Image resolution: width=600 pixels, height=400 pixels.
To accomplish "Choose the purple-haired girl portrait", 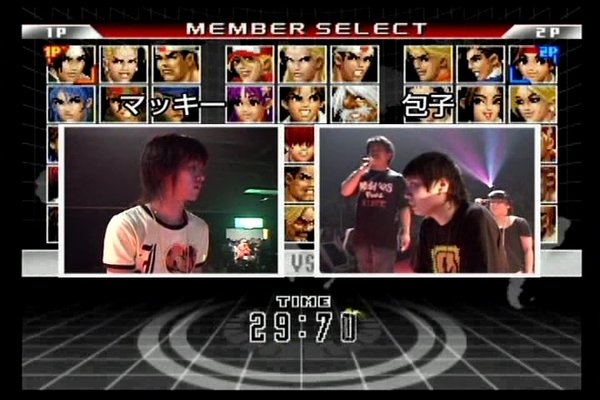I will [x=250, y=103].
